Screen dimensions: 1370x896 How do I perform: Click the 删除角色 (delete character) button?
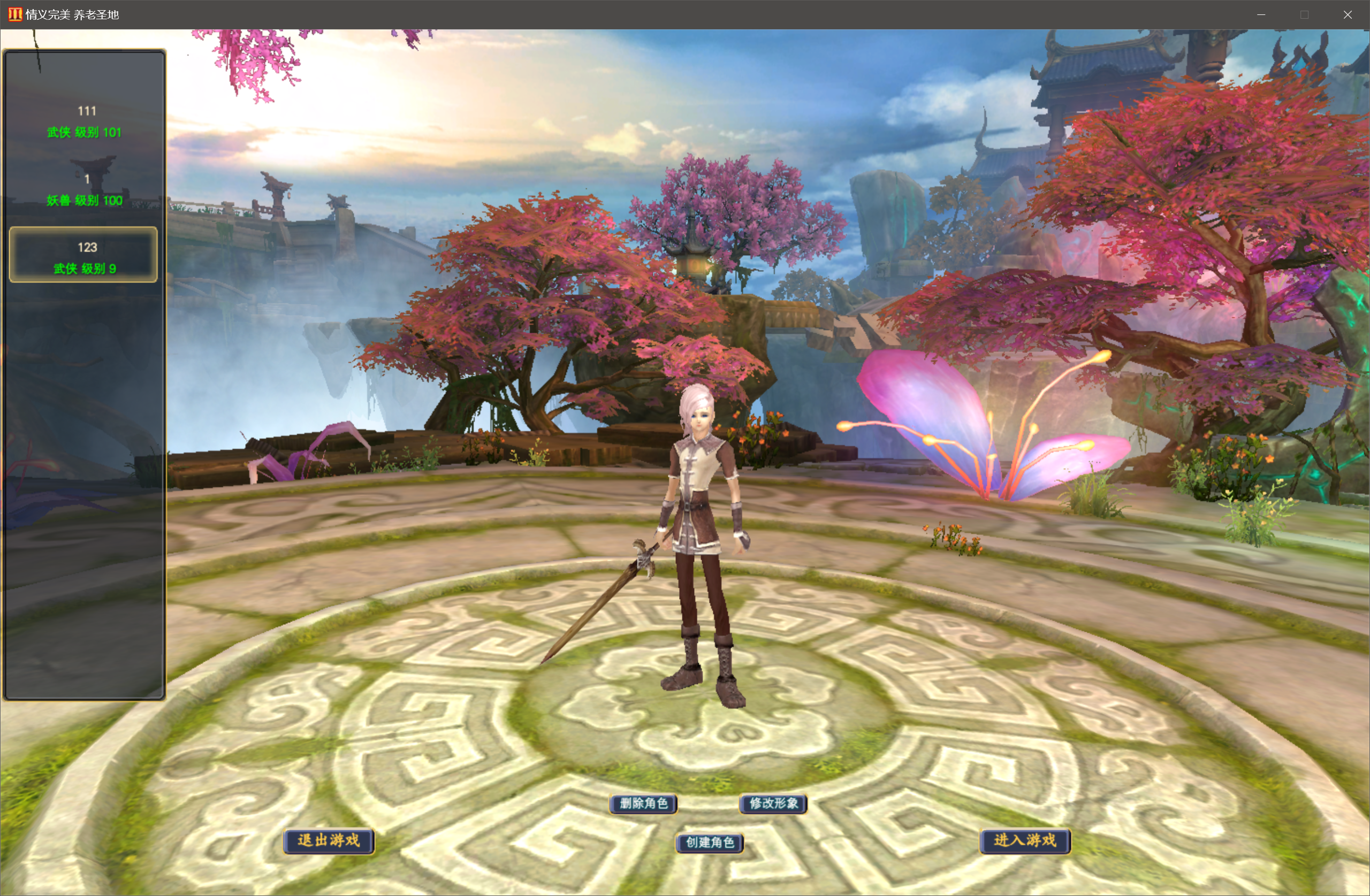click(x=643, y=803)
